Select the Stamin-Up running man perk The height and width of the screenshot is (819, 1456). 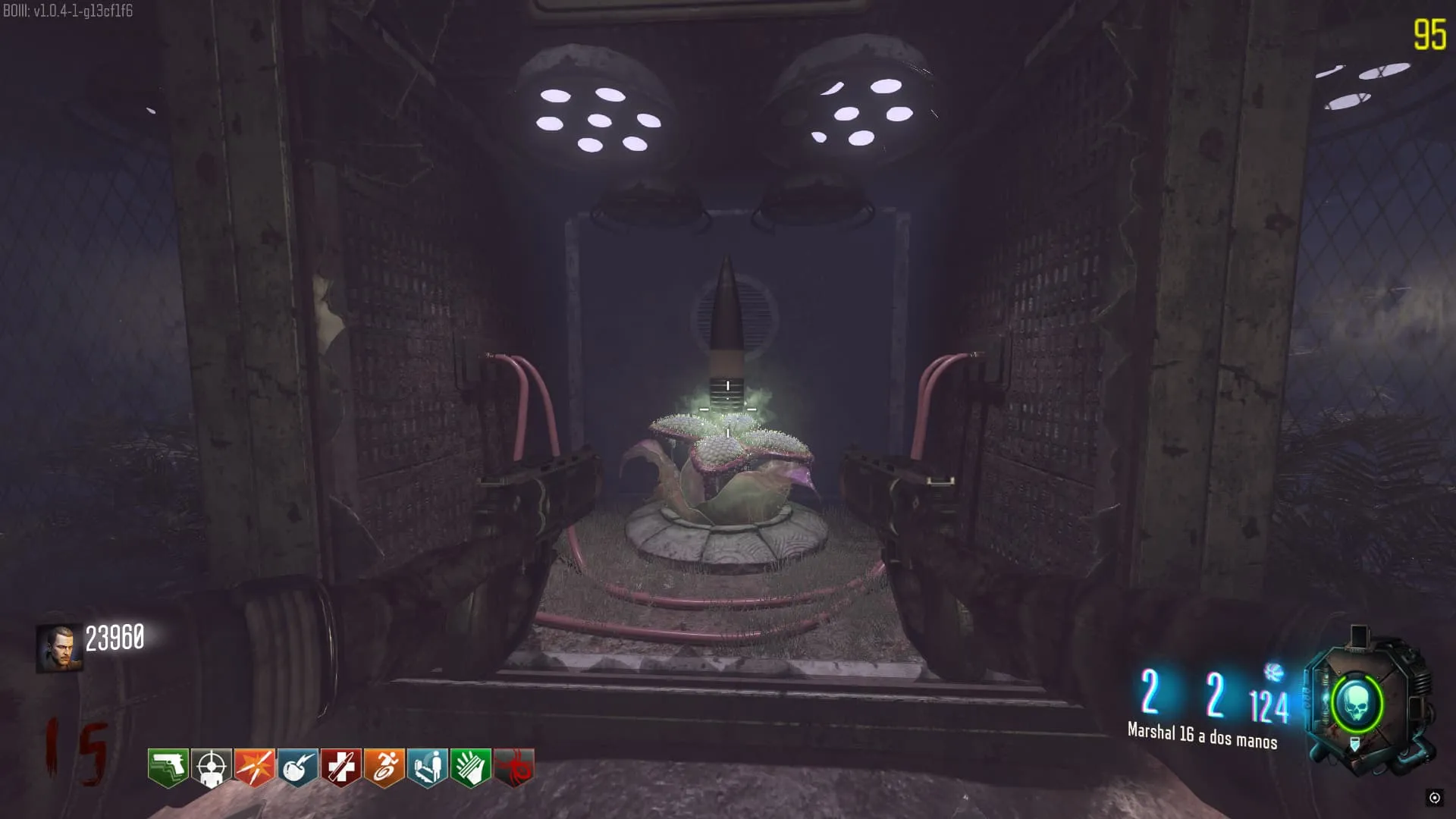coord(384,767)
